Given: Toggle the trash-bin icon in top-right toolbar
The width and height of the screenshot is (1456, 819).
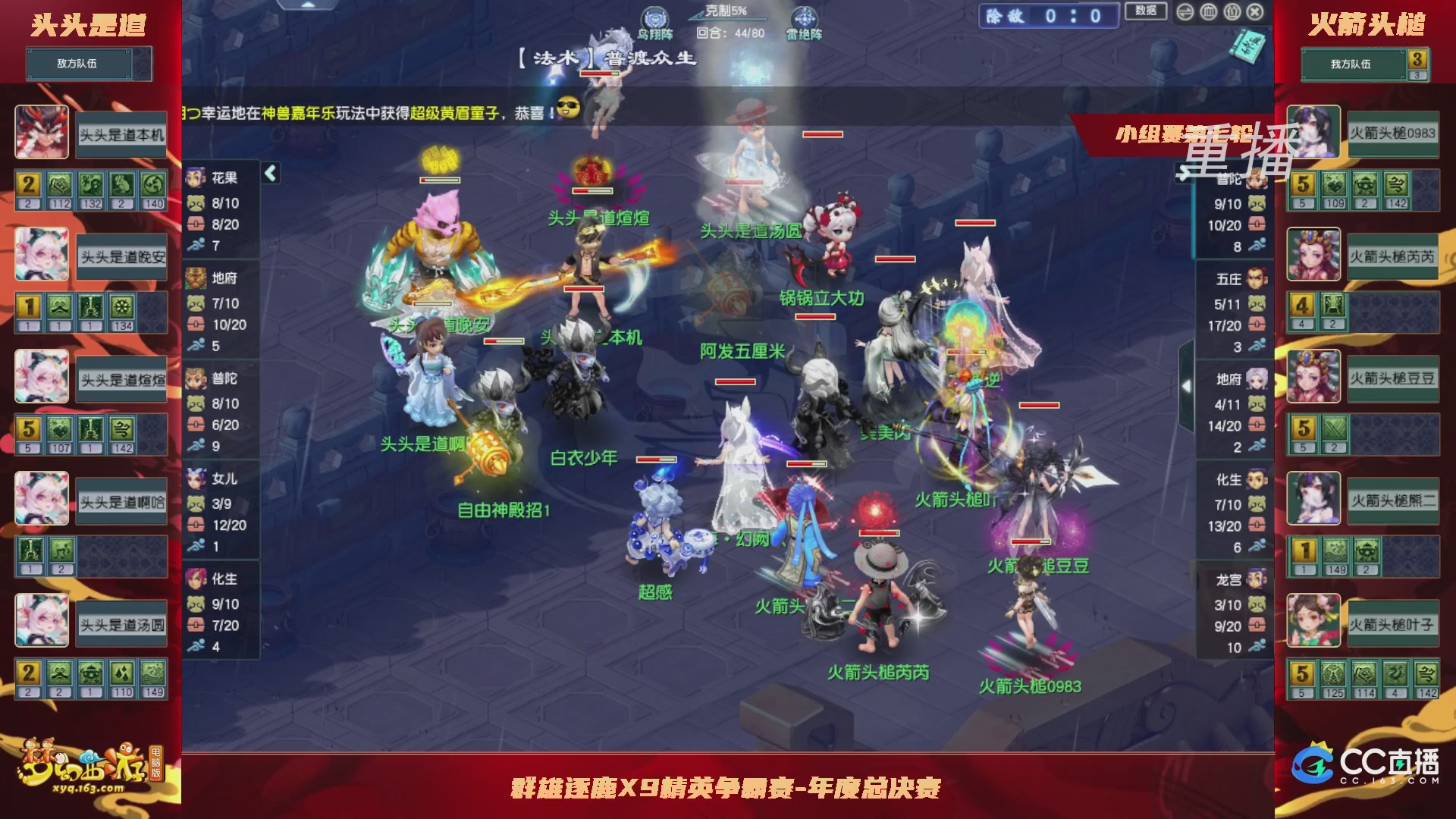Looking at the screenshot, I should tap(1208, 12).
